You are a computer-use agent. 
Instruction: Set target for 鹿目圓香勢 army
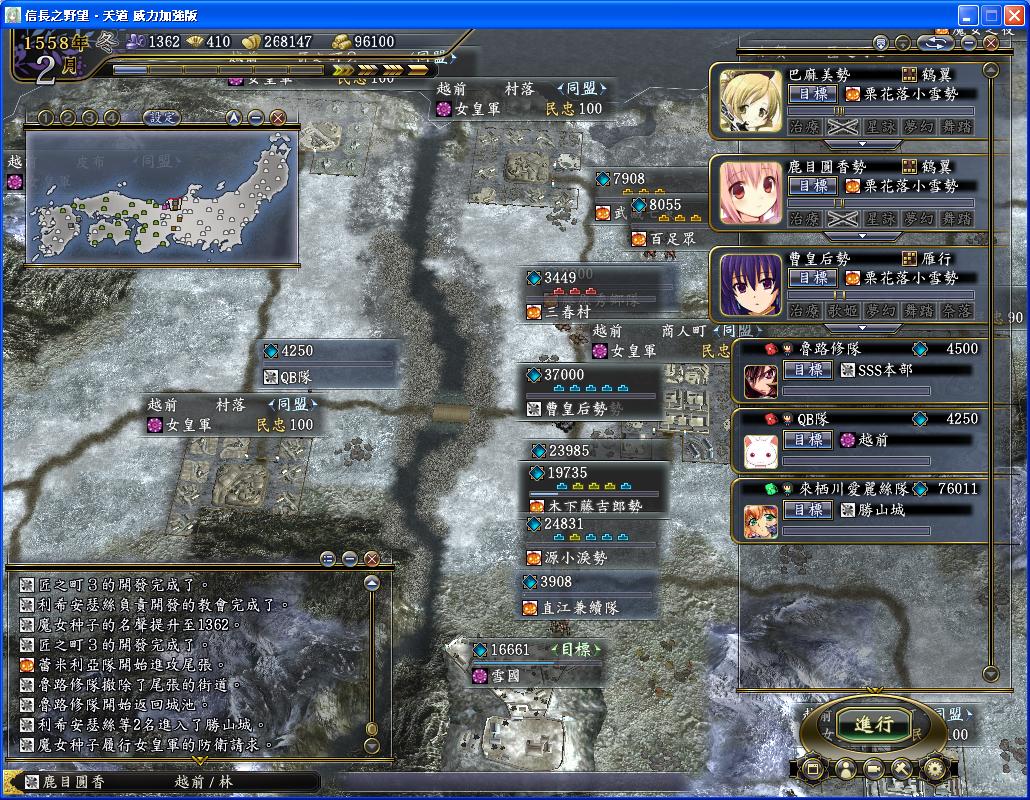[813, 185]
